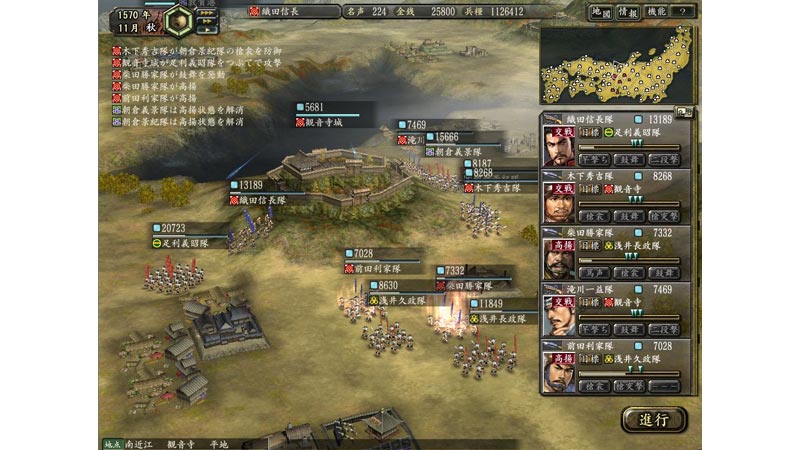The image size is (800, 450).
Task: Advance the turn with the 進行 button
Action: (x=655, y=418)
